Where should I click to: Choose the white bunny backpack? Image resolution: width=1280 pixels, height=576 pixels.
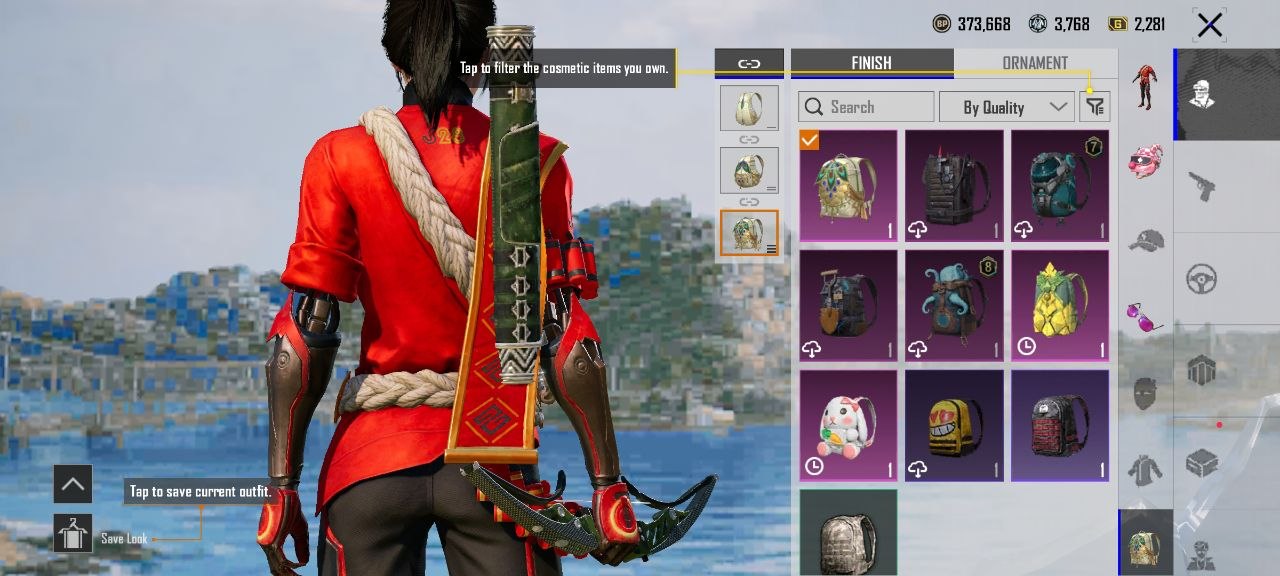[x=848, y=425]
